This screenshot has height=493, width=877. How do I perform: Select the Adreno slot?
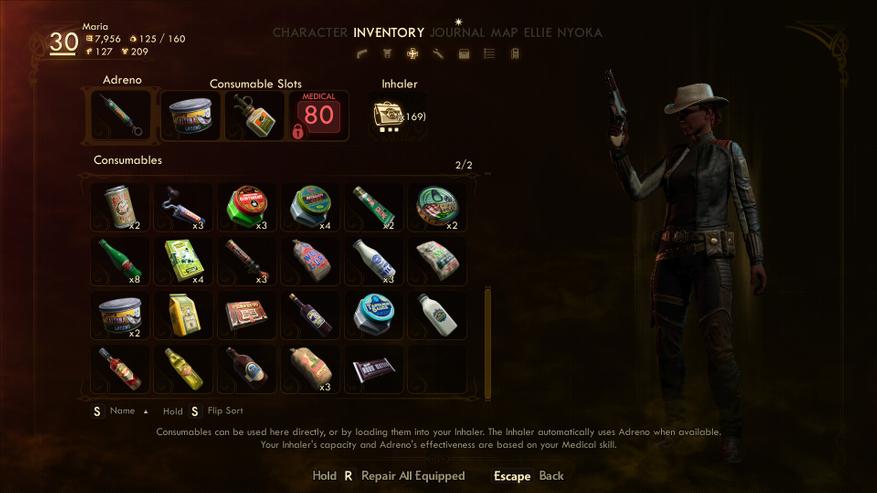pyautogui.click(x=120, y=115)
